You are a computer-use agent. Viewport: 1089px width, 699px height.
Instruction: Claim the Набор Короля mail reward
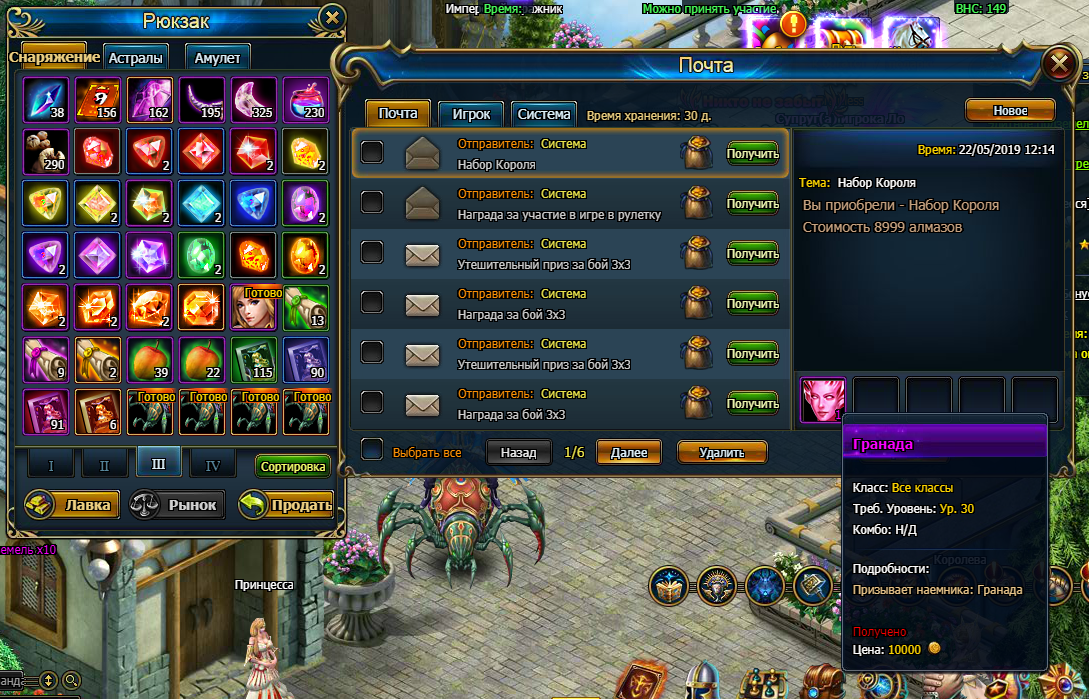(752, 153)
